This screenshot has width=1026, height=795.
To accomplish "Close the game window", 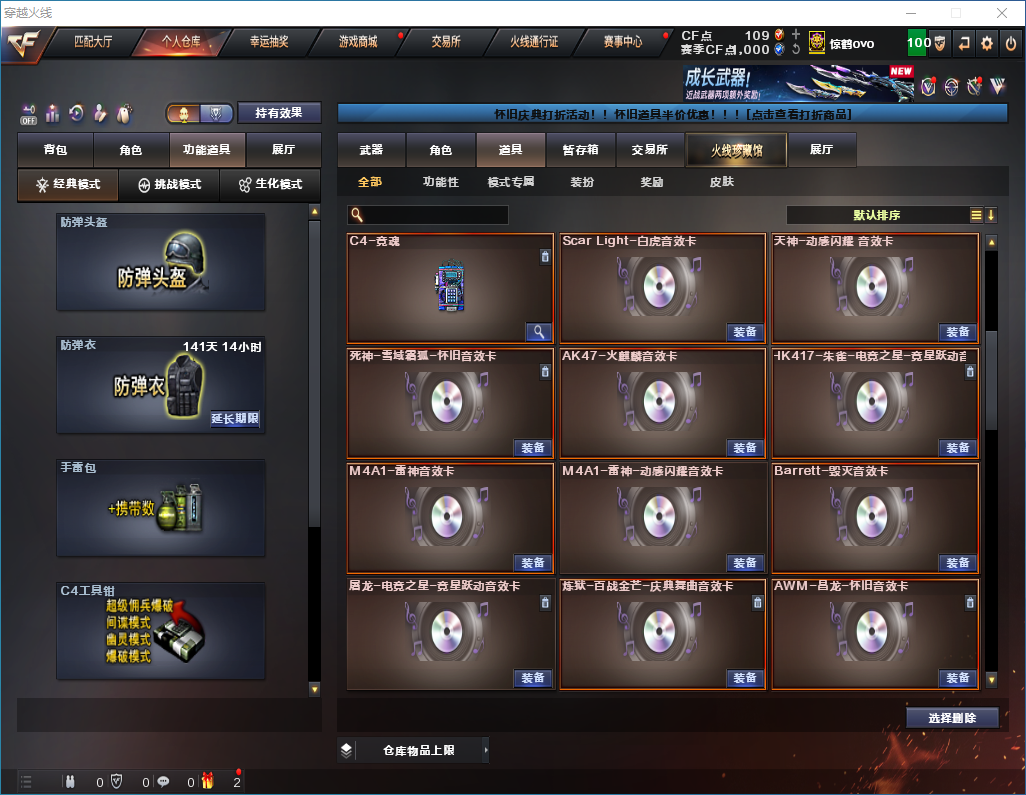I will coord(1001,13).
